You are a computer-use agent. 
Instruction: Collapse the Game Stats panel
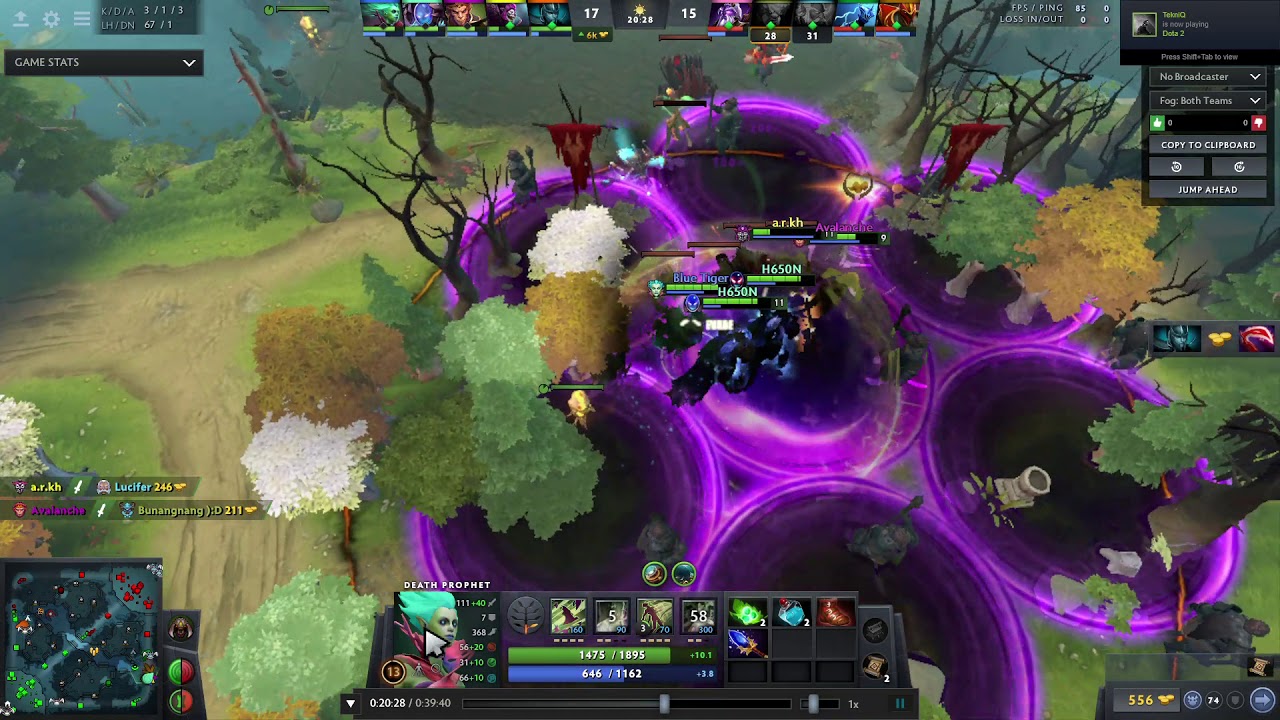click(x=187, y=62)
